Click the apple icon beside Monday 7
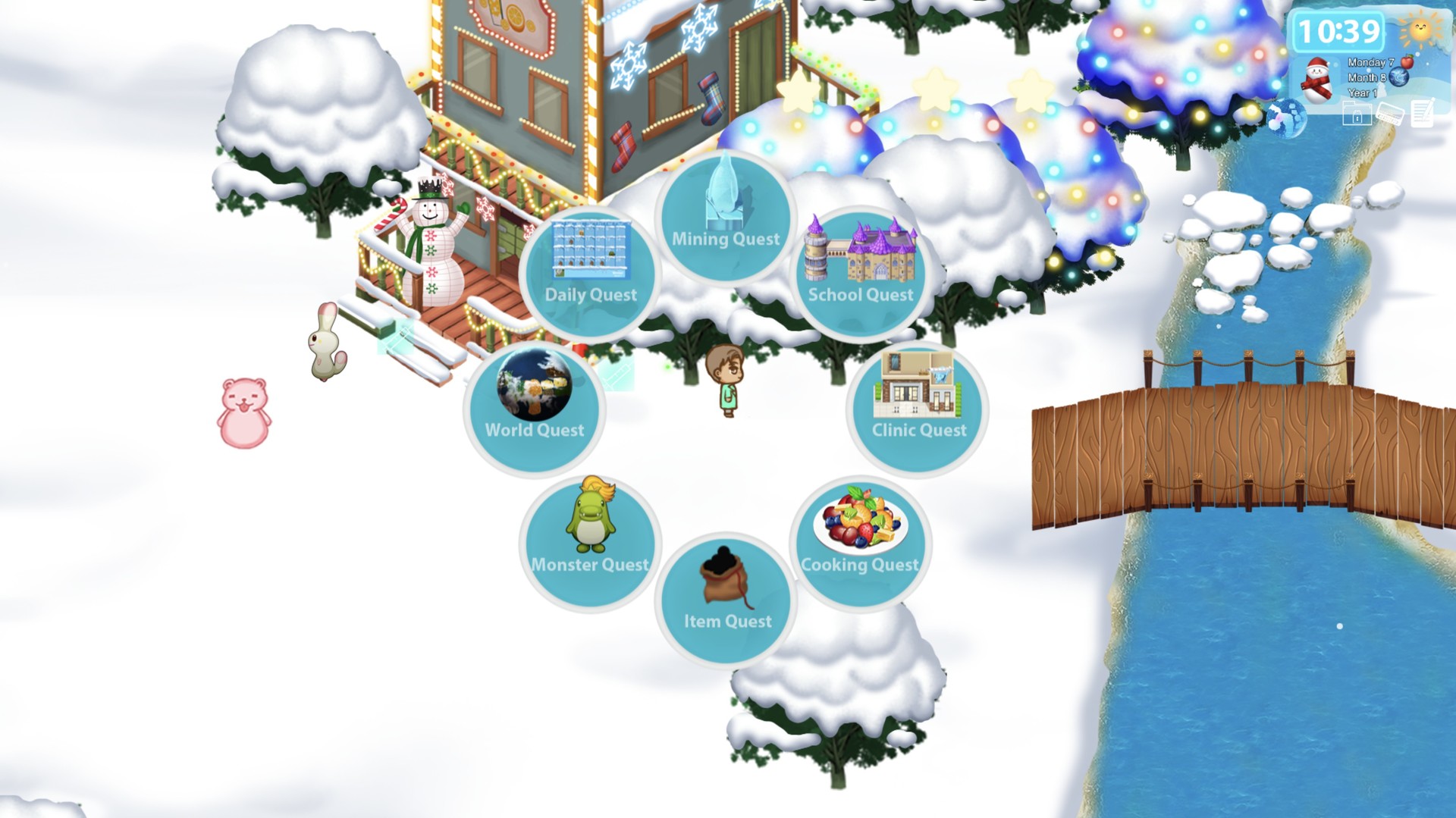The image size is (1456, 818). (1408, 62)
